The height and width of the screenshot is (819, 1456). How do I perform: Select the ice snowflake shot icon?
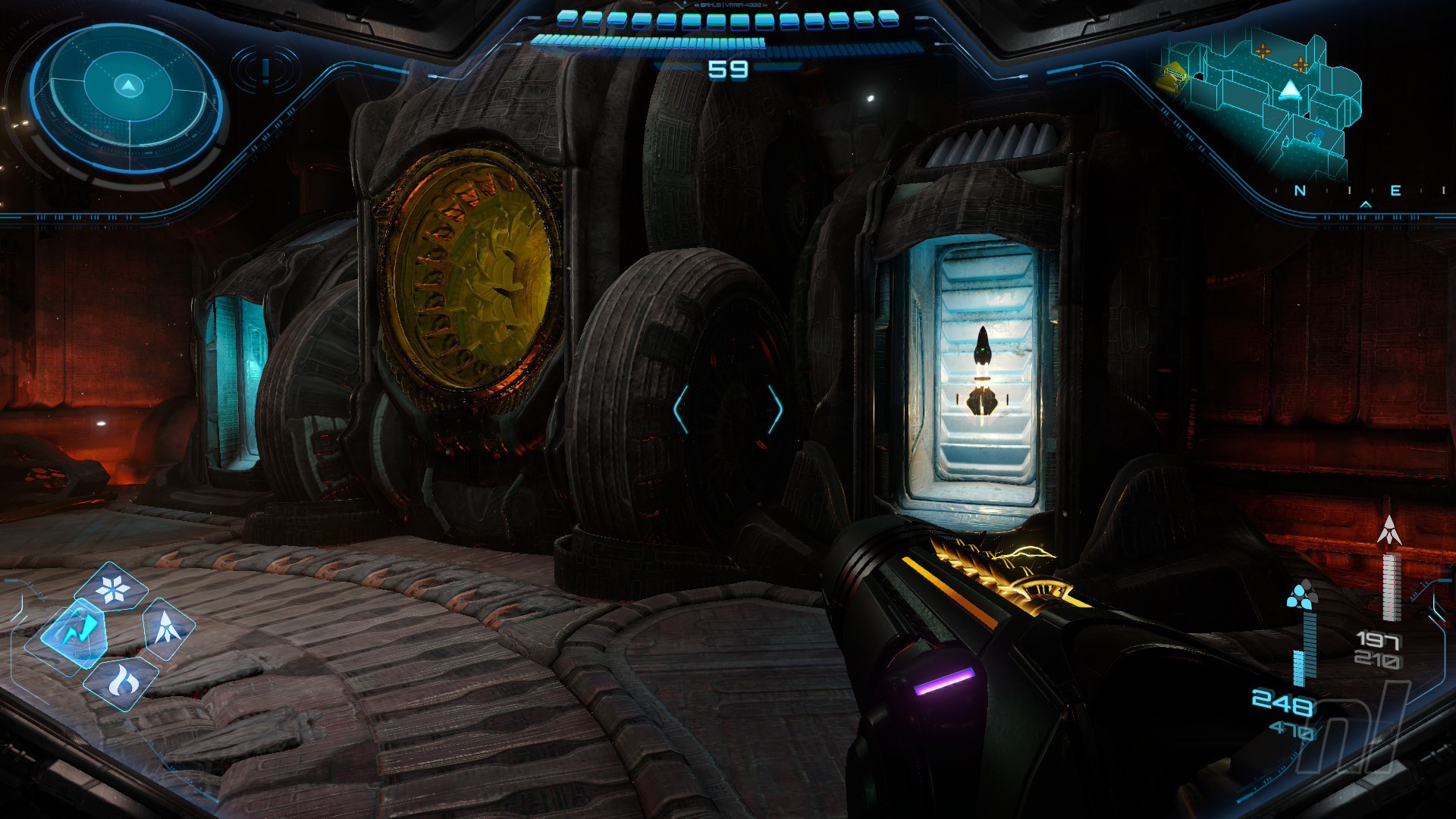pyautogui.click(x=114, y=588)
